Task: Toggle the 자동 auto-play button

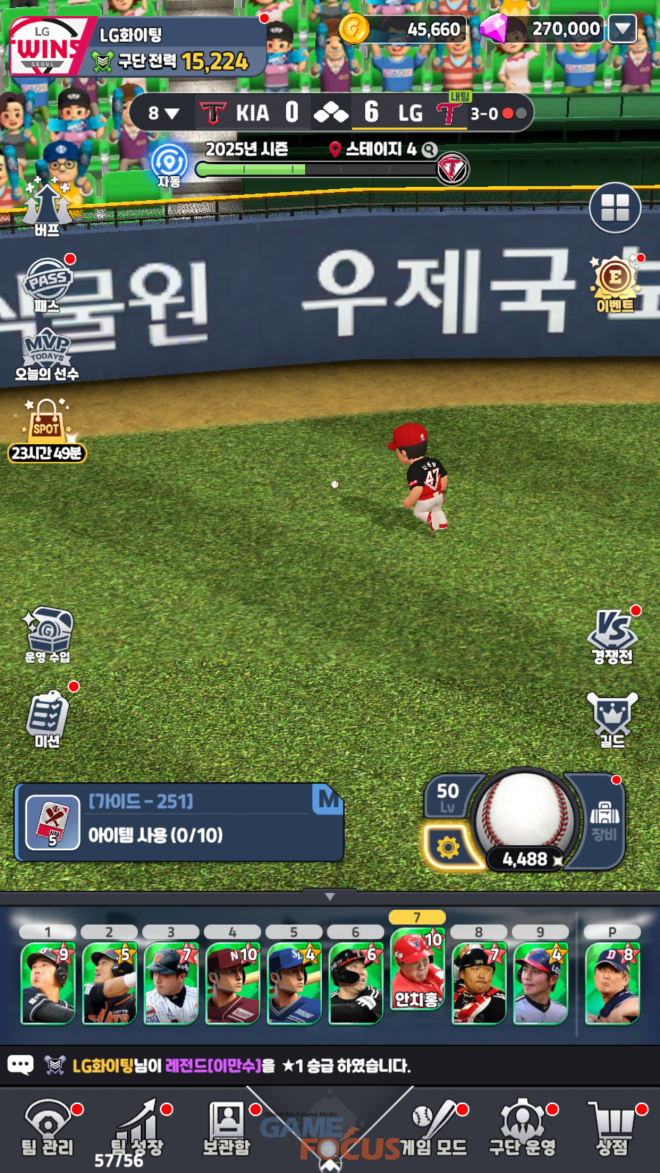Action: (169, 165)
